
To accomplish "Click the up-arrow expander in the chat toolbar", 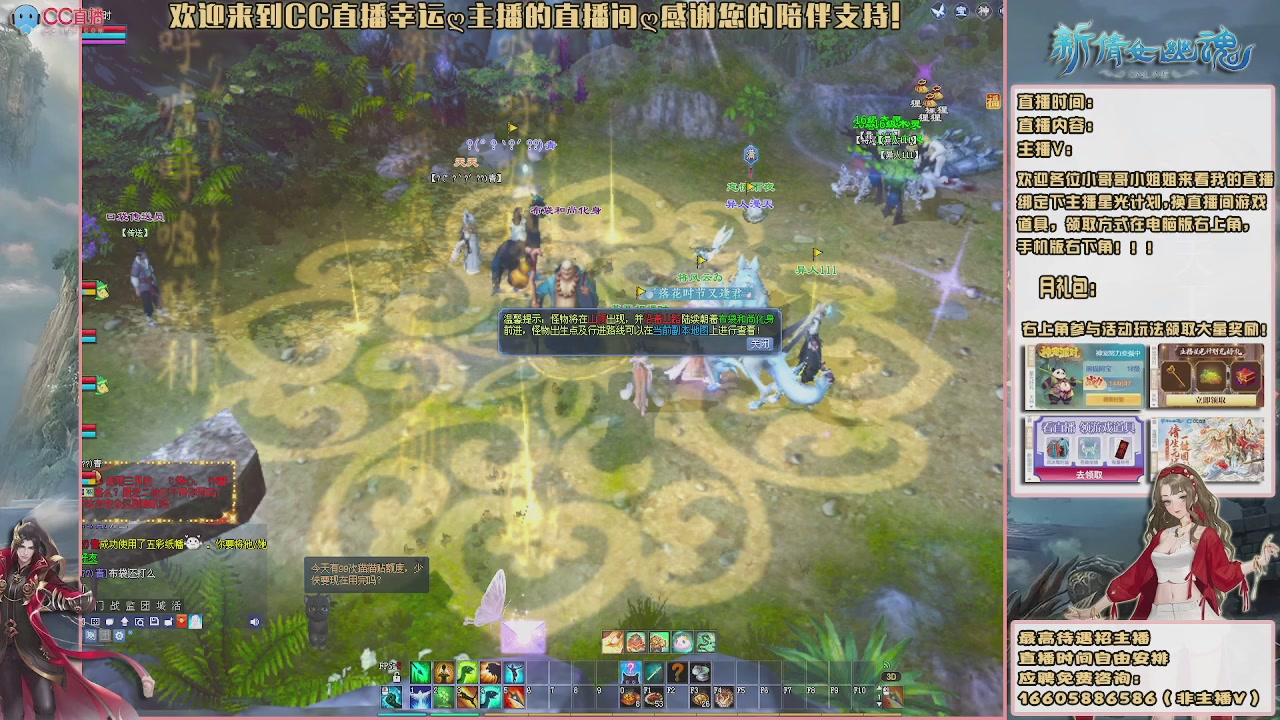I will pos(124,621).
